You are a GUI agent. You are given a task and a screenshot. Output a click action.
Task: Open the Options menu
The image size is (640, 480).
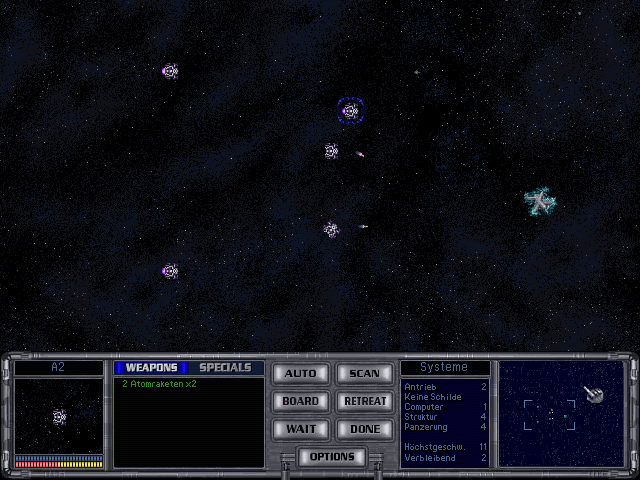tap(332, 457)
